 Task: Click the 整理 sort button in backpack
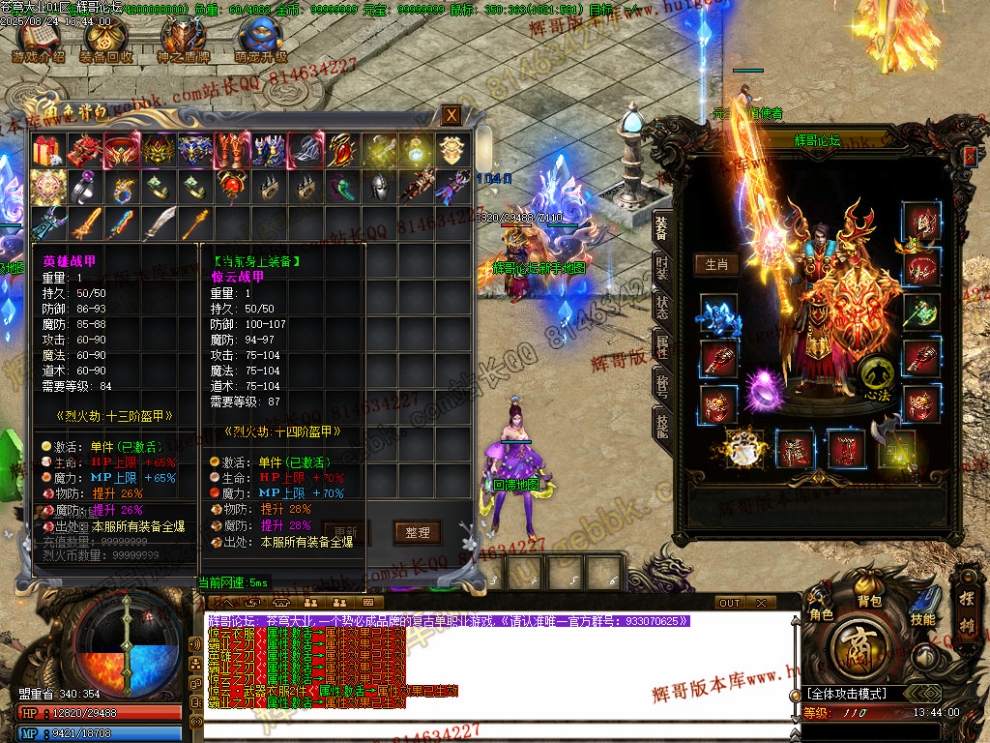417,533
